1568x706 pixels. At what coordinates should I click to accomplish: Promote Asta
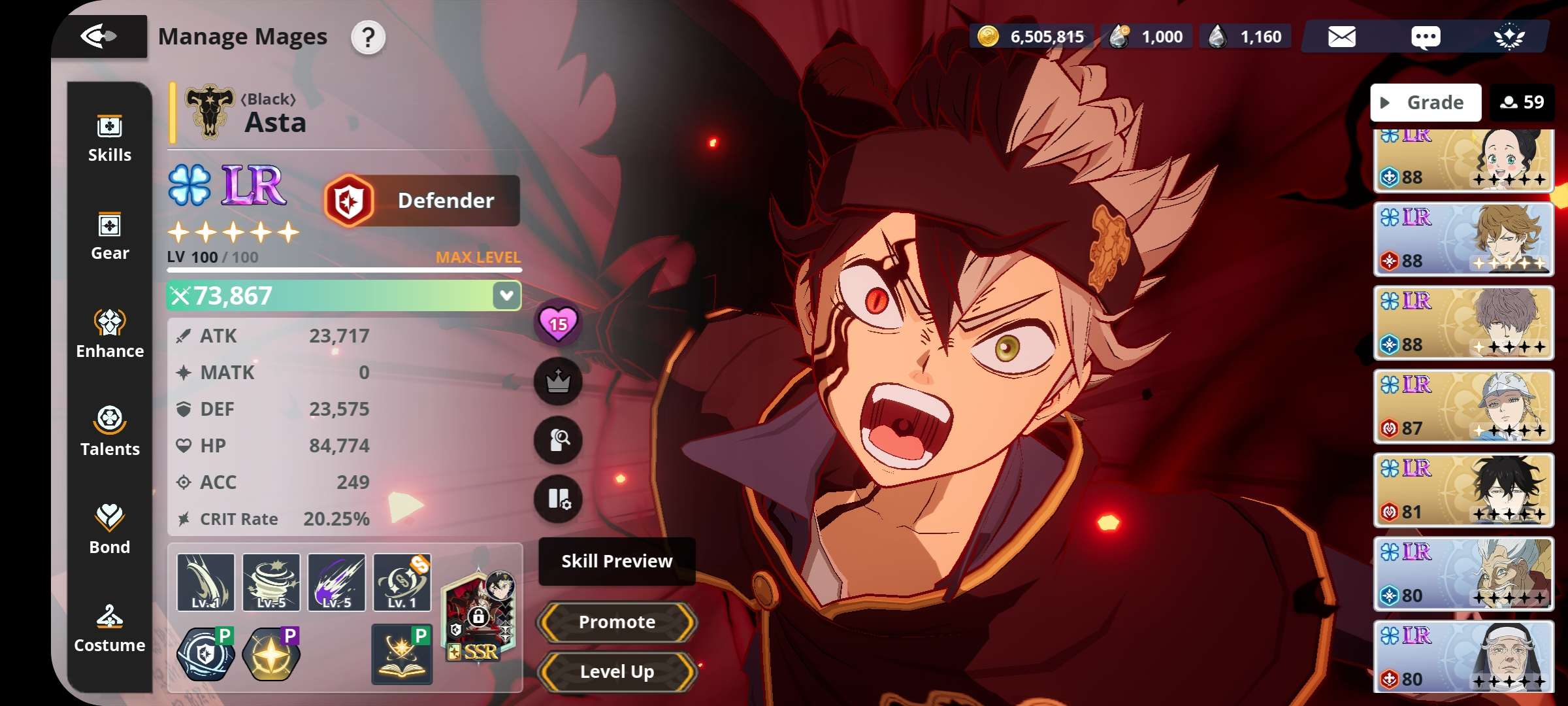point(616,622)
